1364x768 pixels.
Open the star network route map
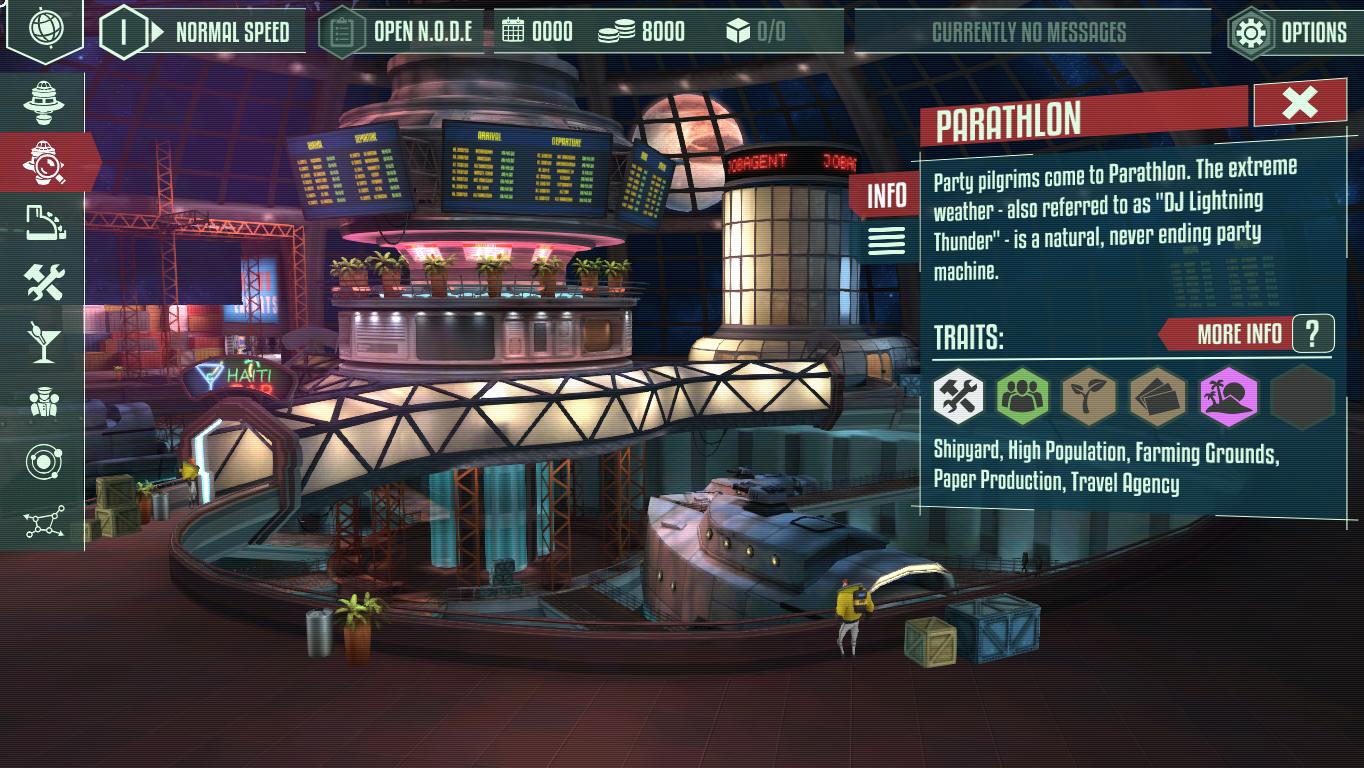tap(45, 522)
